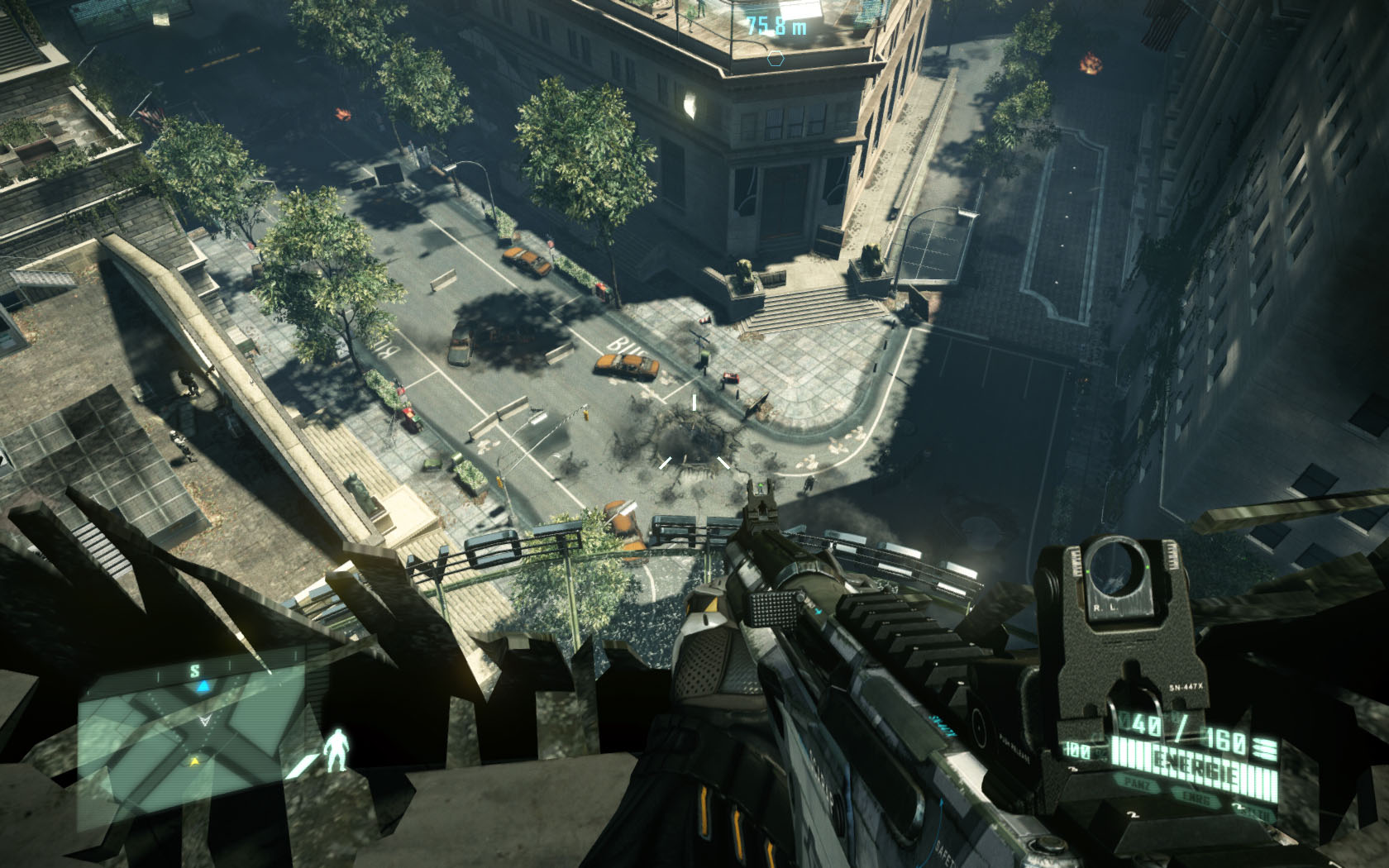Select the yellow arrow marker on the minimap
1389x868 pixels.
pyautogui.click(x=195, y=761)
